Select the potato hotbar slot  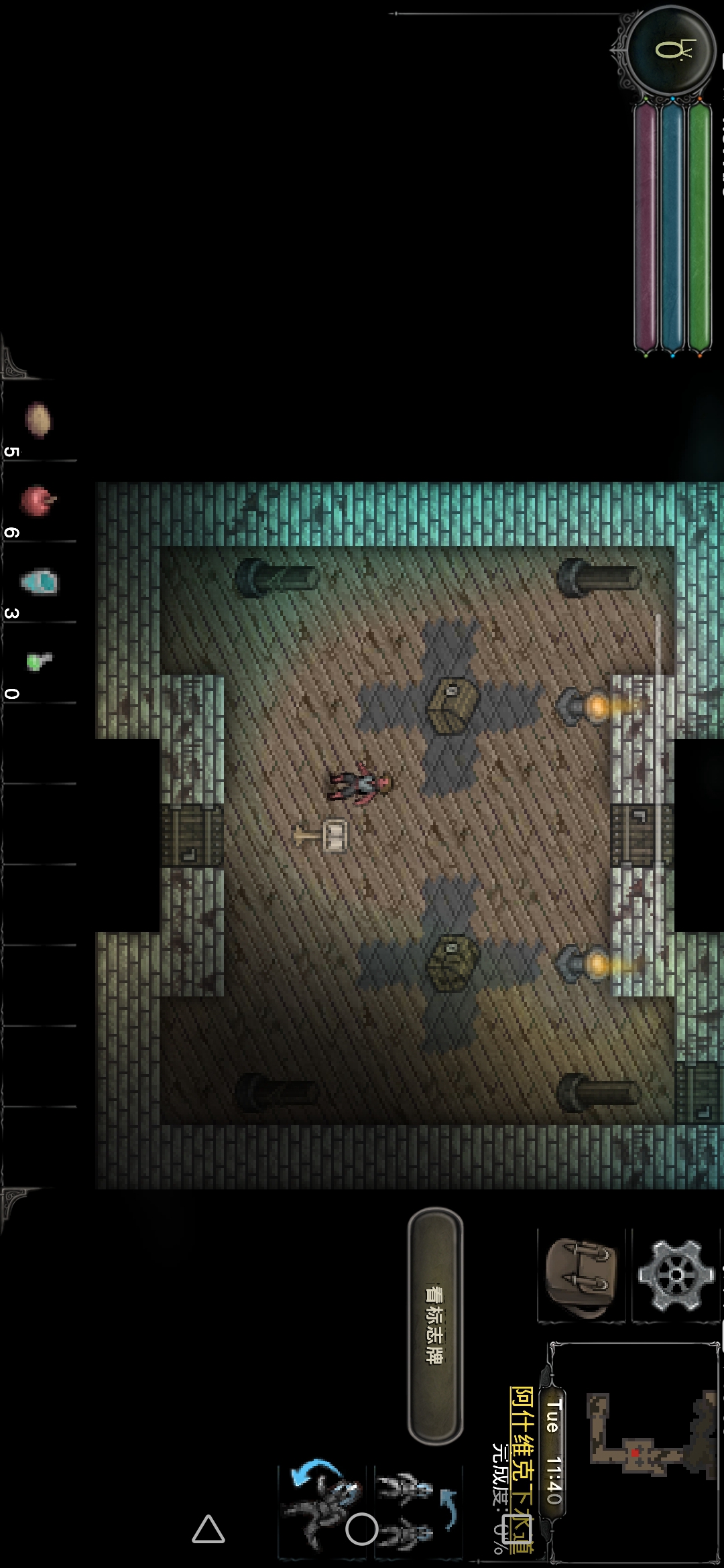tap(38, 420)
